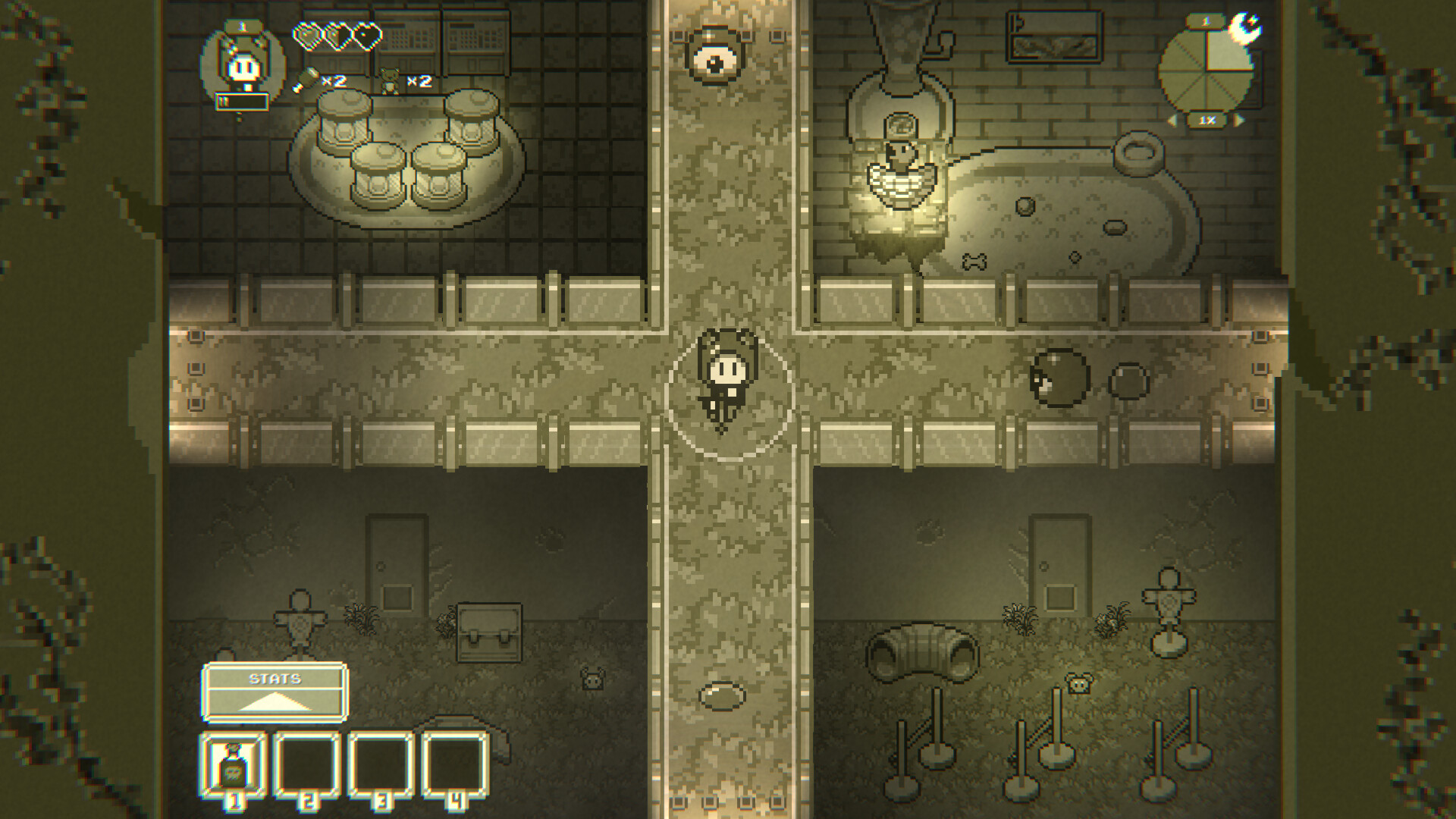
Task: Toggle the empty third heart
Action: point(366,36)
